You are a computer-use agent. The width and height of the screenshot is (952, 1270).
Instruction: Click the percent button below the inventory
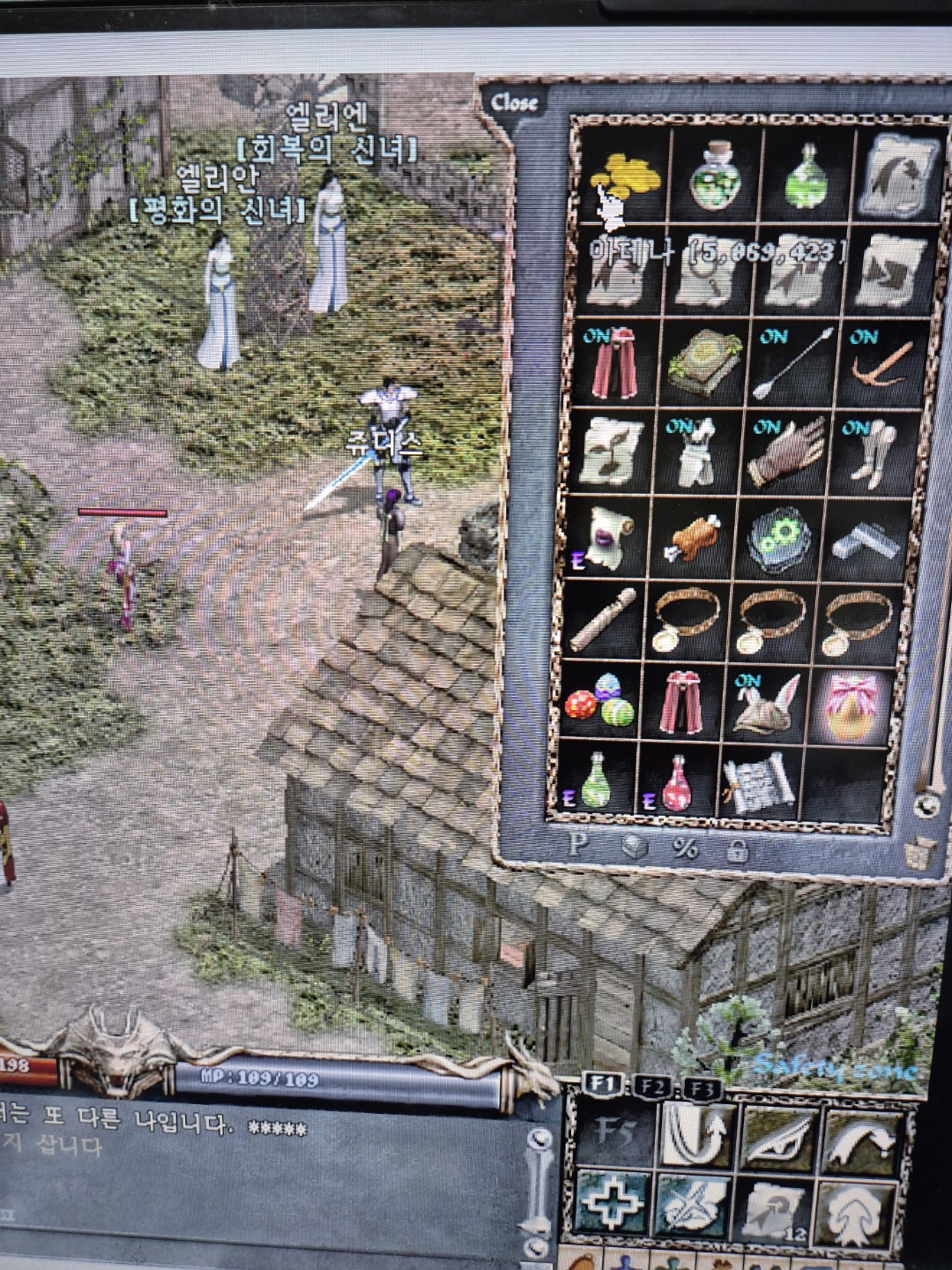point(685,848)
